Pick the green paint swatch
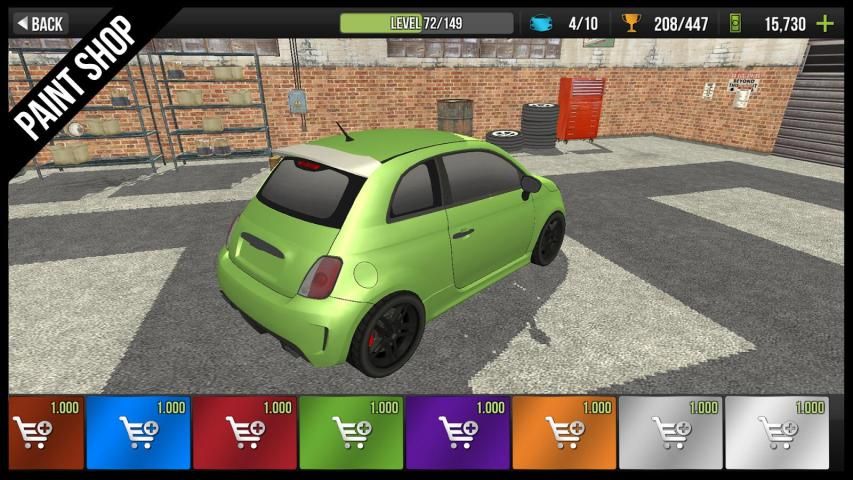This screenshot has height=480, width=853. coord(350,433)
